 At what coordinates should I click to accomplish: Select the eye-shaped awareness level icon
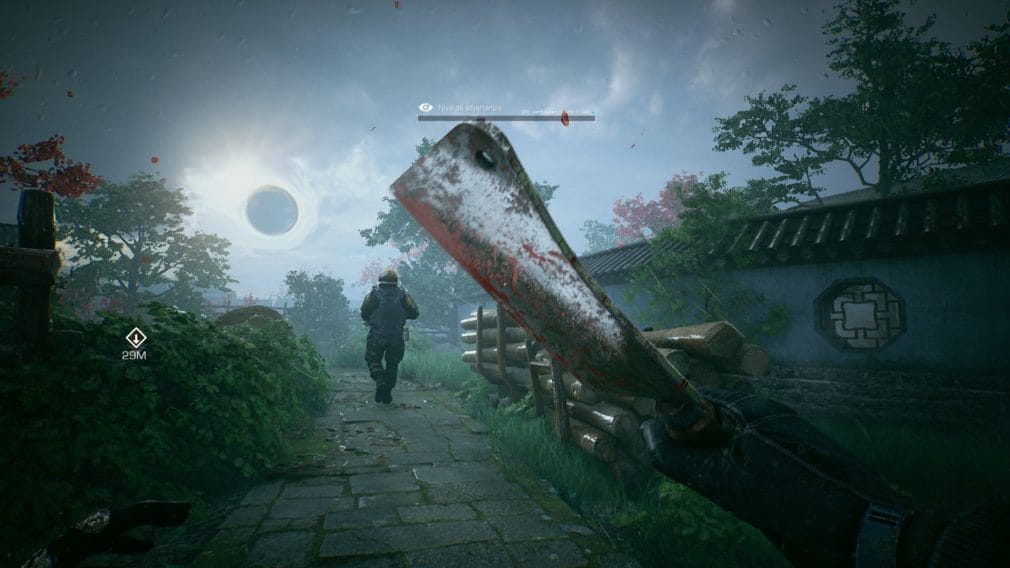pyautogui.click(x=426, y=107)
